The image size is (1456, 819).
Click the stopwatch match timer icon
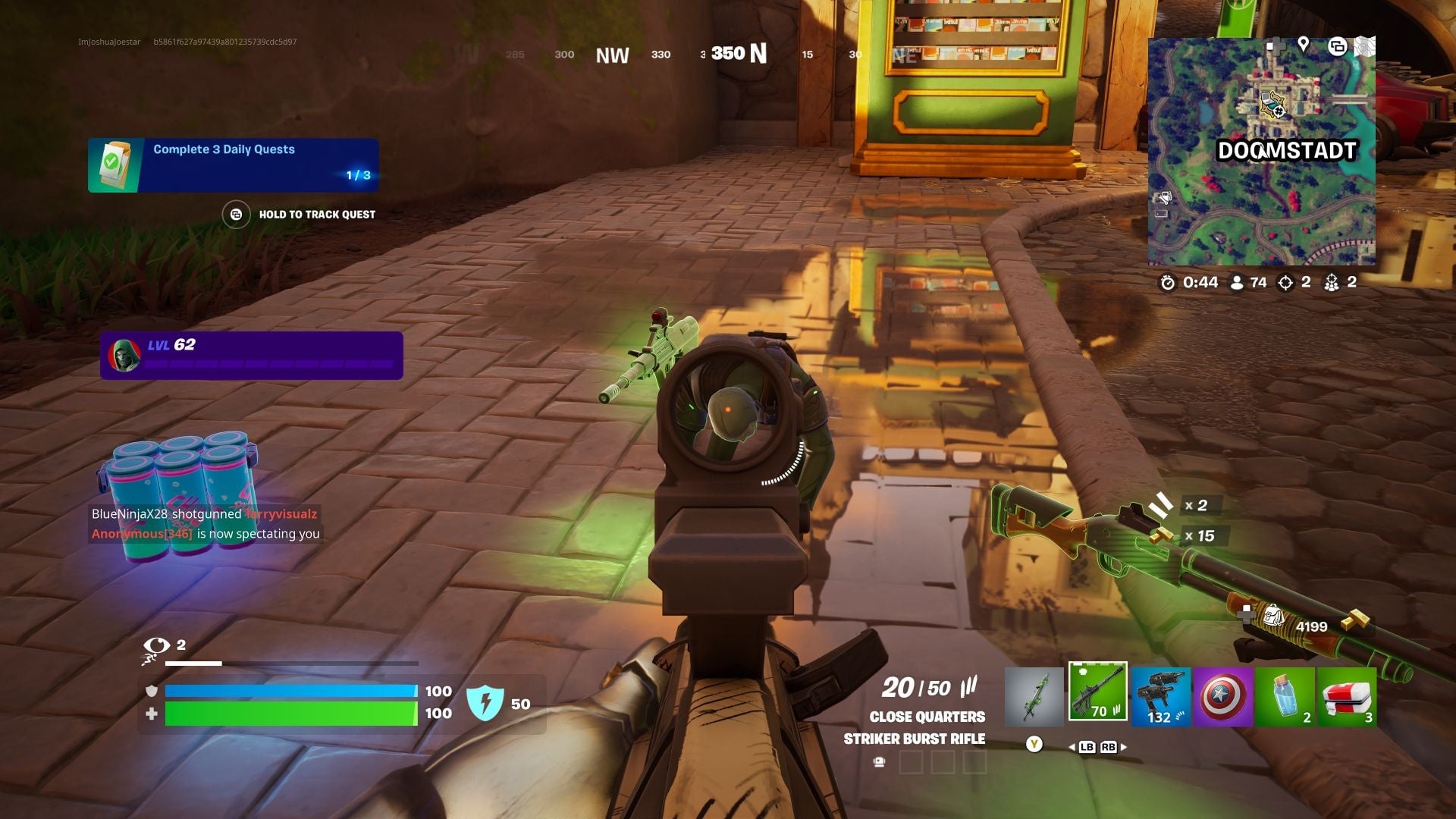[1168, 282]
